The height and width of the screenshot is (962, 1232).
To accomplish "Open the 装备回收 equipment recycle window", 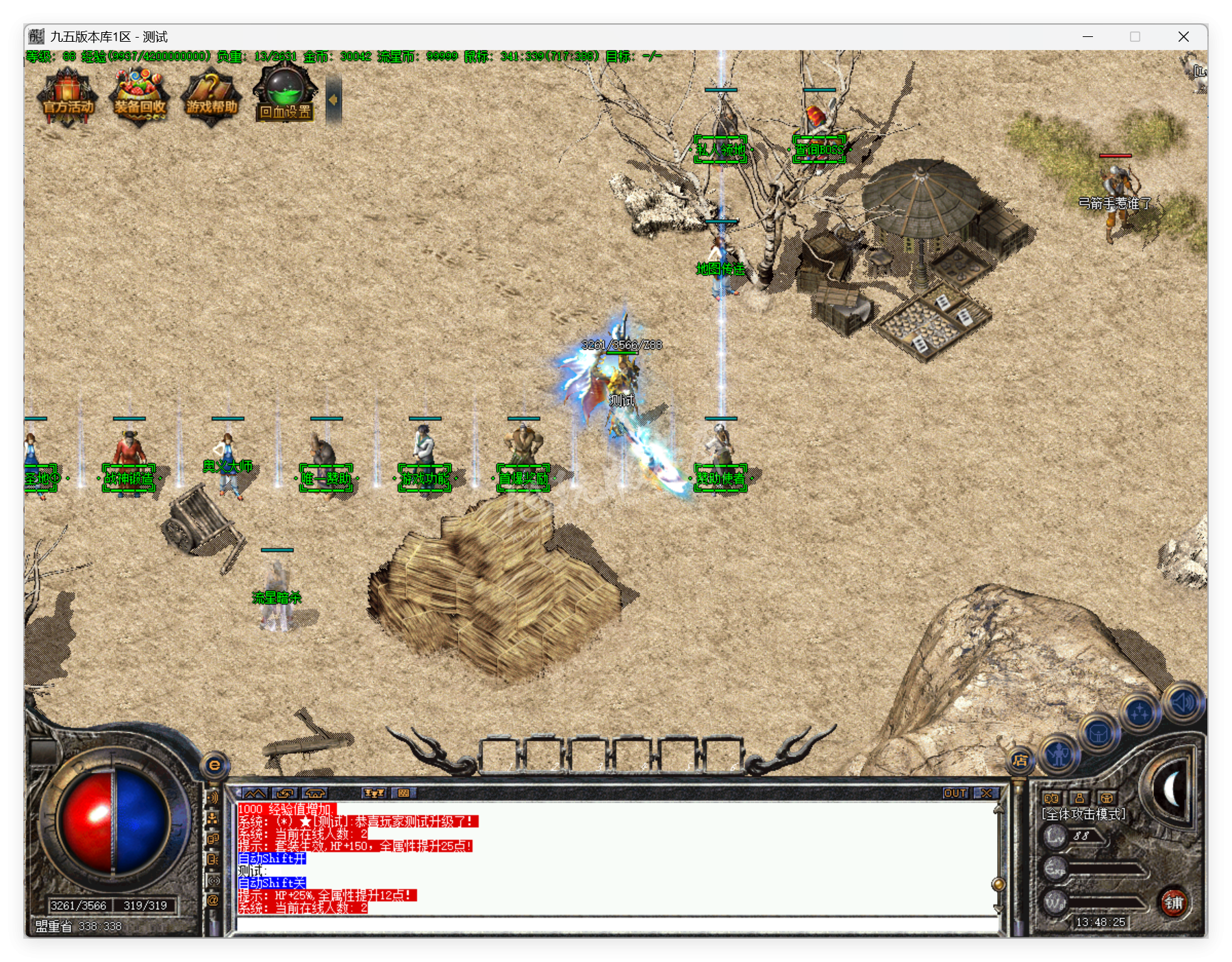I will tap(140, 98).
